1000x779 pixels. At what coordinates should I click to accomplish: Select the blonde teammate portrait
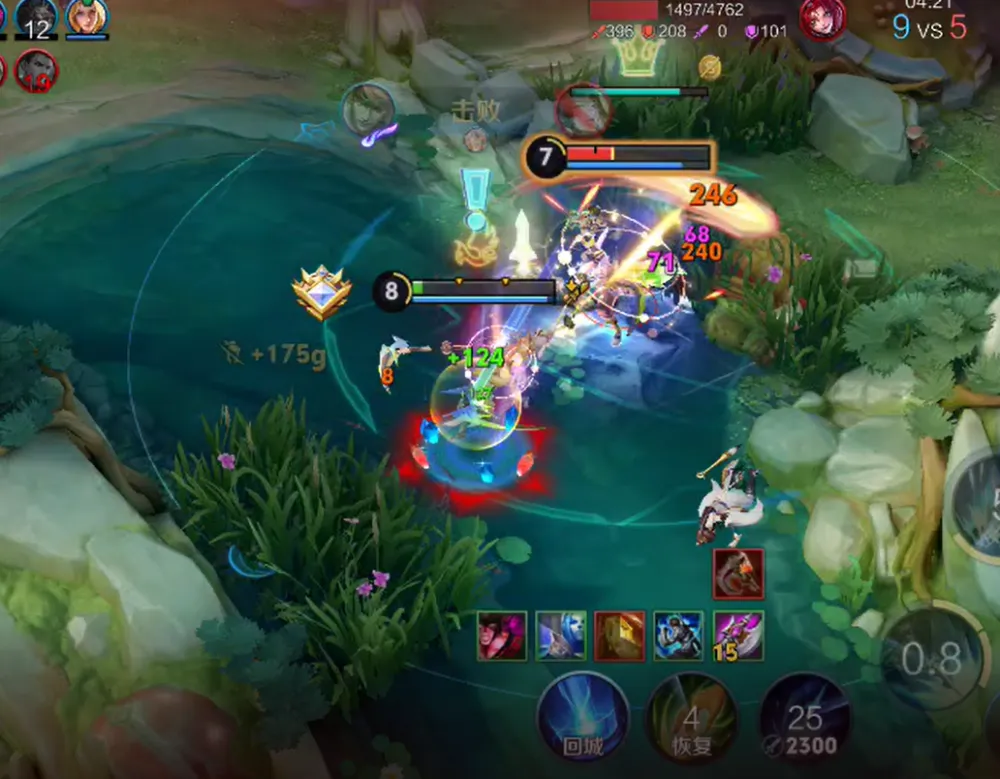pos(88,16)
